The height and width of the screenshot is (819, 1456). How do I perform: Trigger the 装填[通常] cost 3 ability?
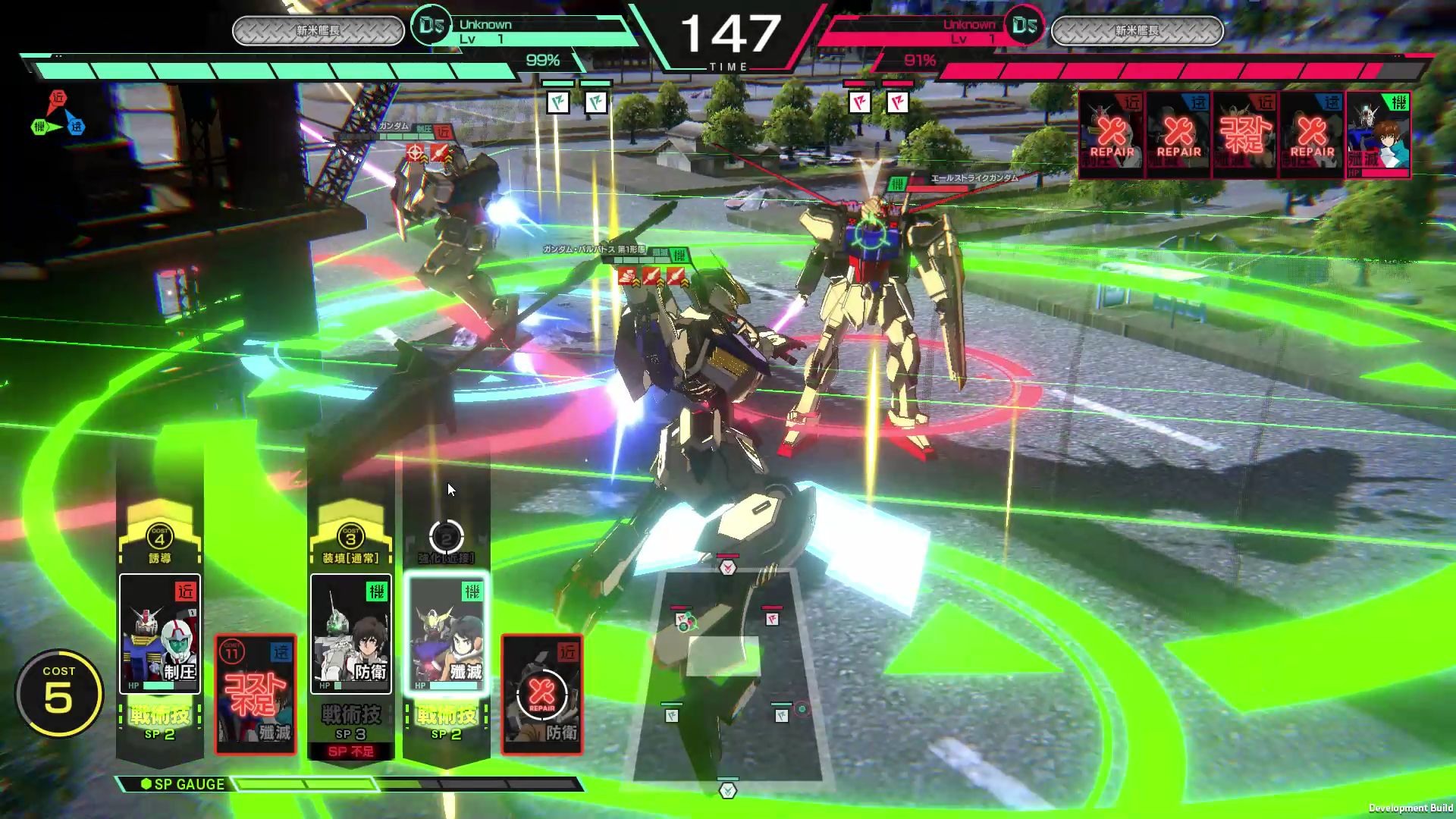(x=350, y=541)
